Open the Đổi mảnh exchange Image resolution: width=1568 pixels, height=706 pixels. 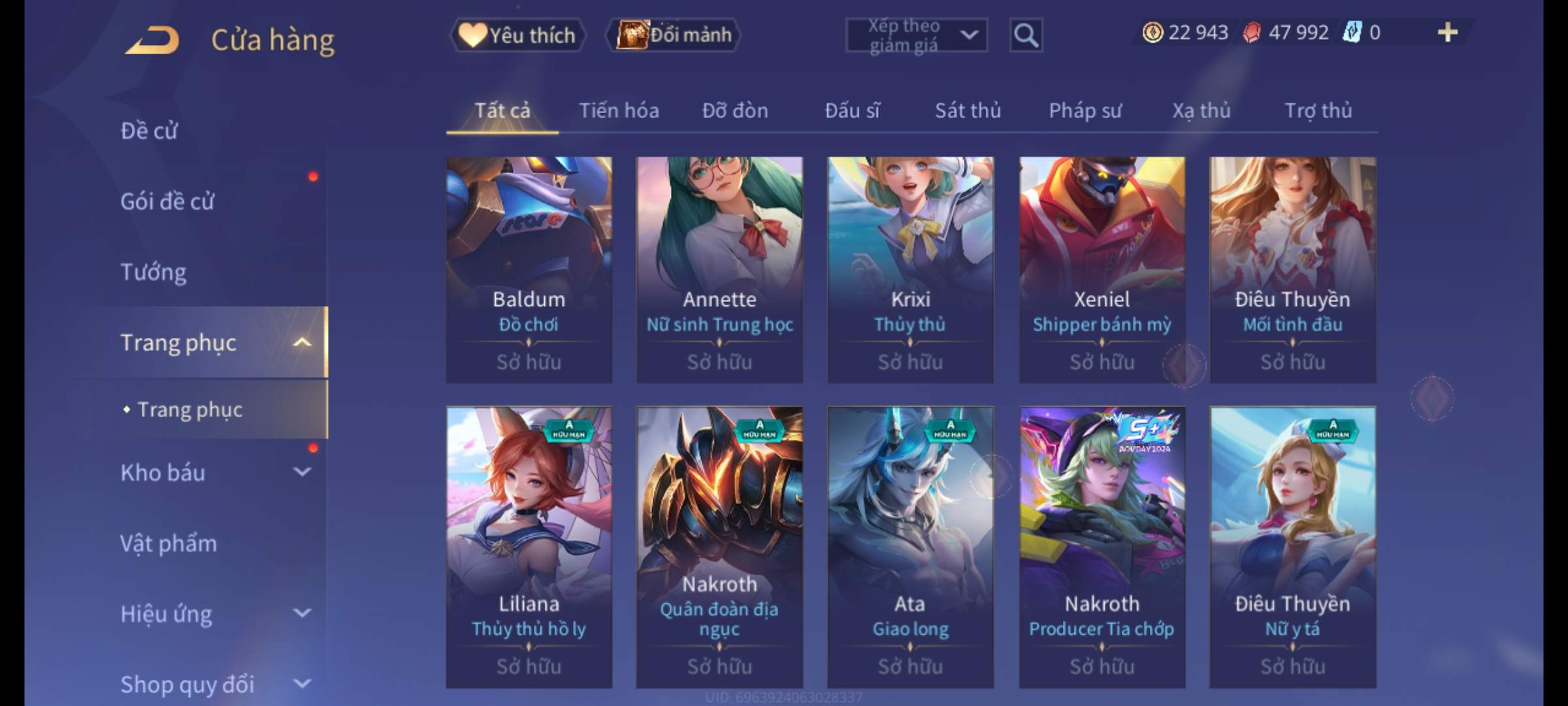[674, 35]
